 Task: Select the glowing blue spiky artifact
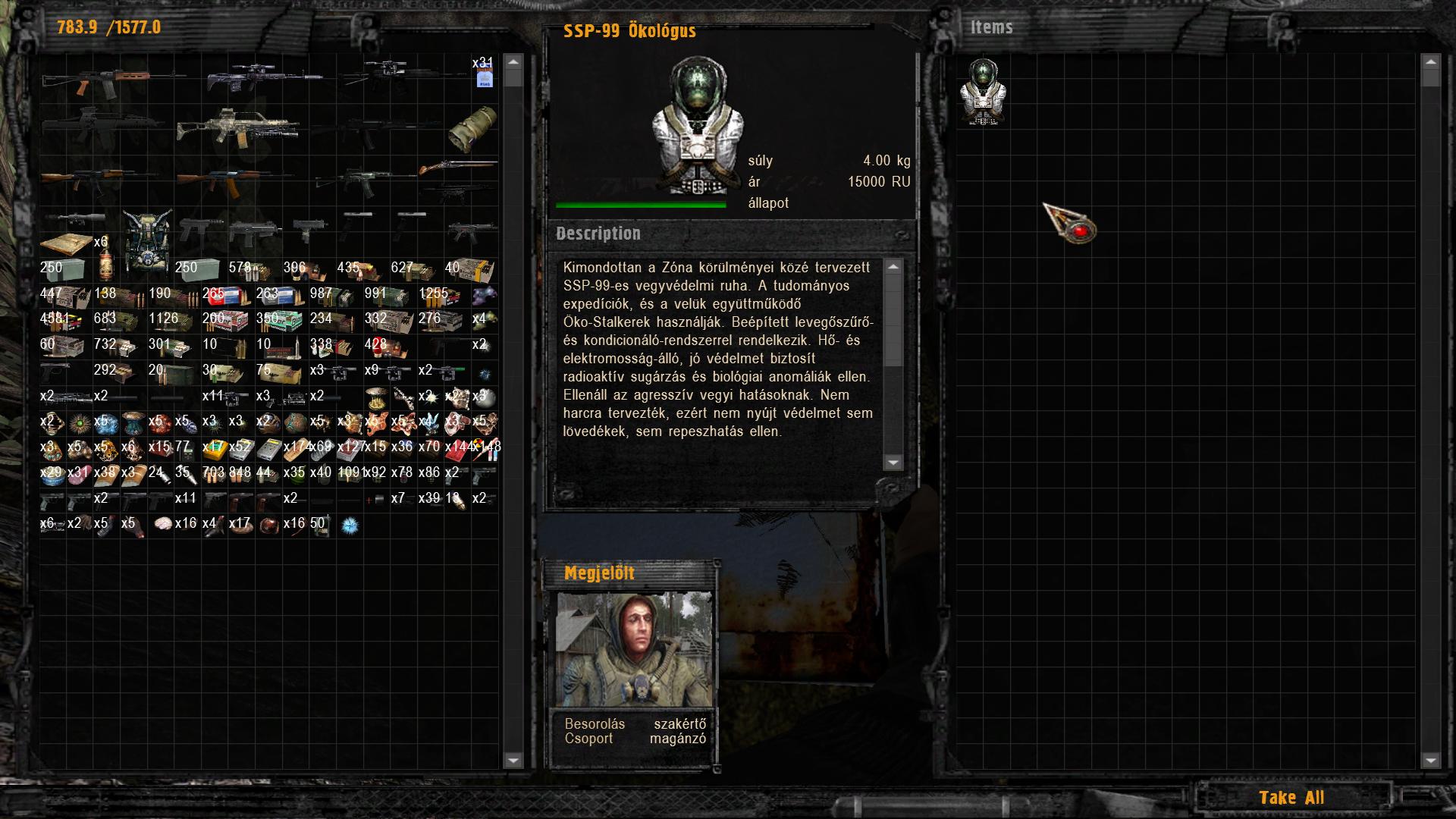click(x=349, y=525)
